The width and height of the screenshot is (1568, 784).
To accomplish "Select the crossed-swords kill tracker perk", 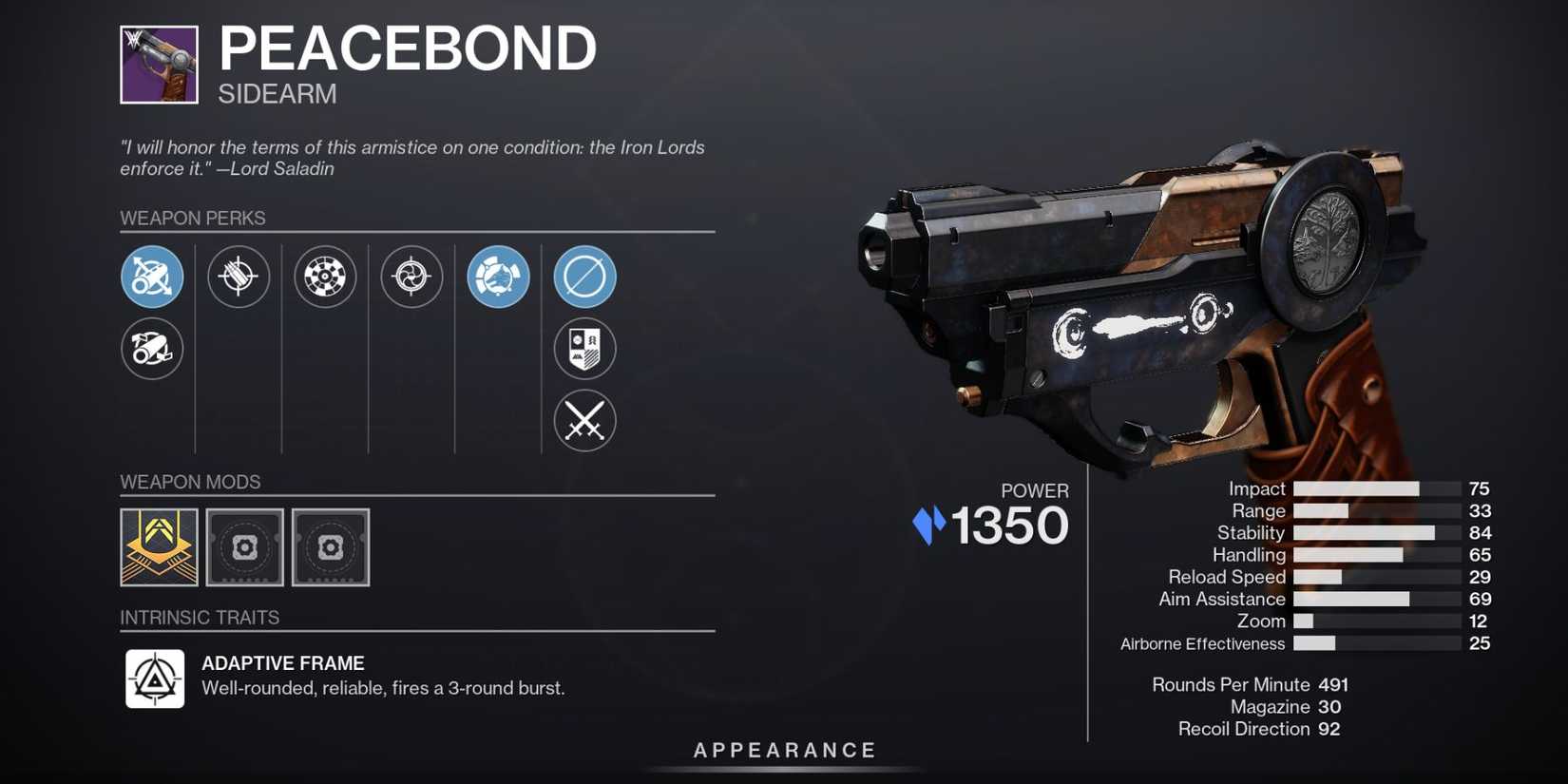I will coord(584,421).
